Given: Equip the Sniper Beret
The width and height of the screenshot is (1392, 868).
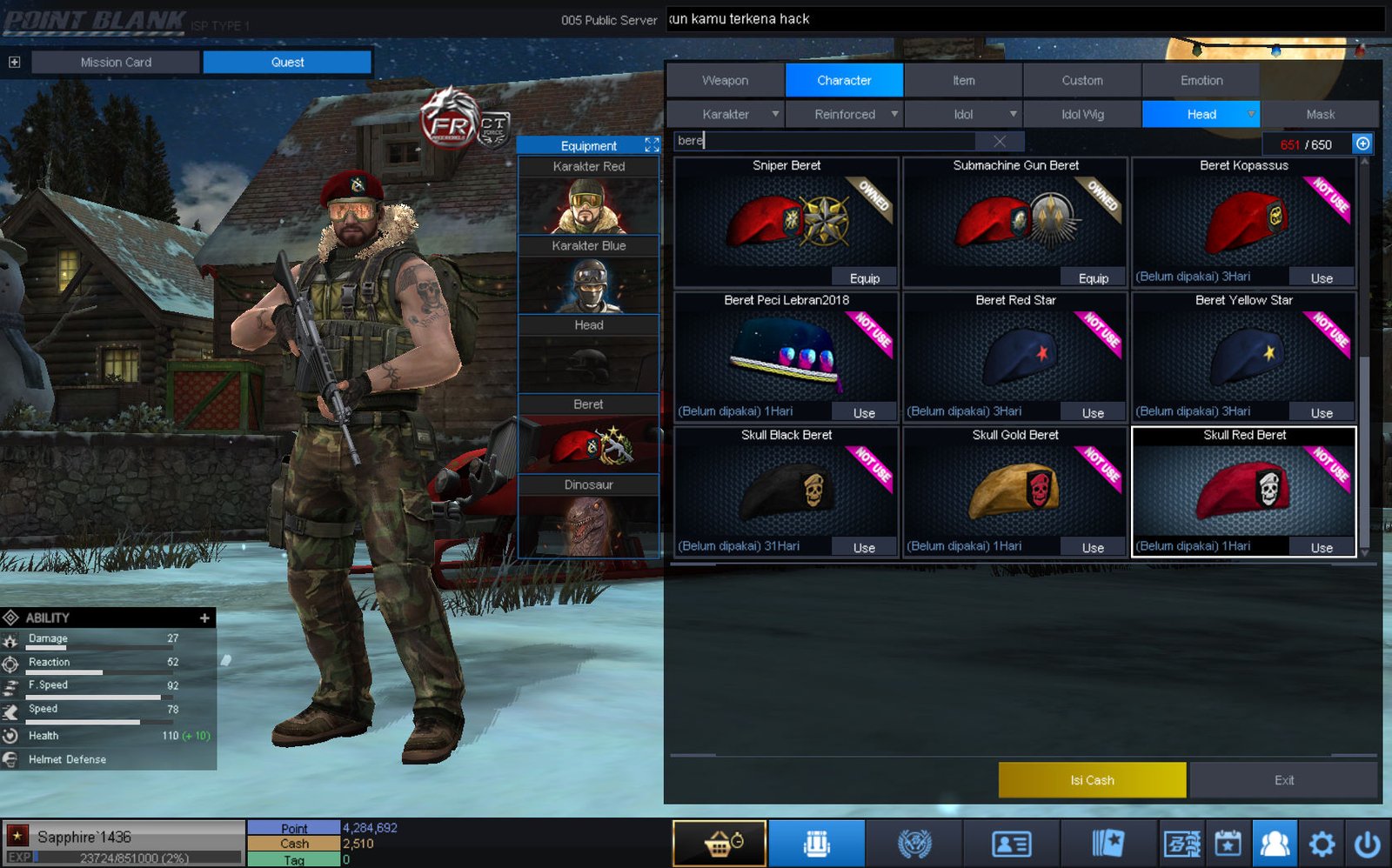Looking at the screenshot, I should 864,278.
